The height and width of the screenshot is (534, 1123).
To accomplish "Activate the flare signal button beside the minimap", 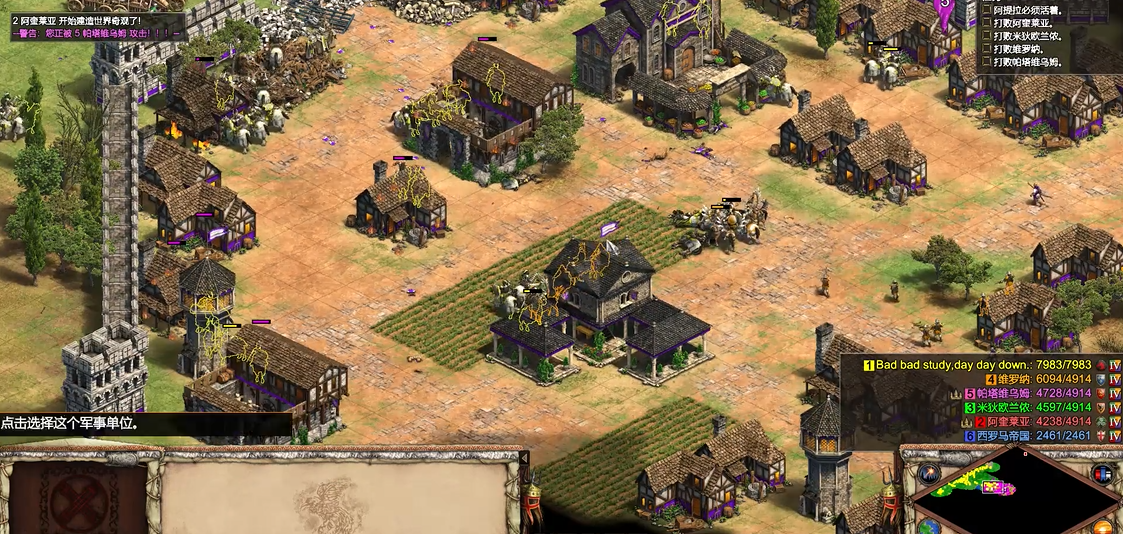I will tap(929, 473).
